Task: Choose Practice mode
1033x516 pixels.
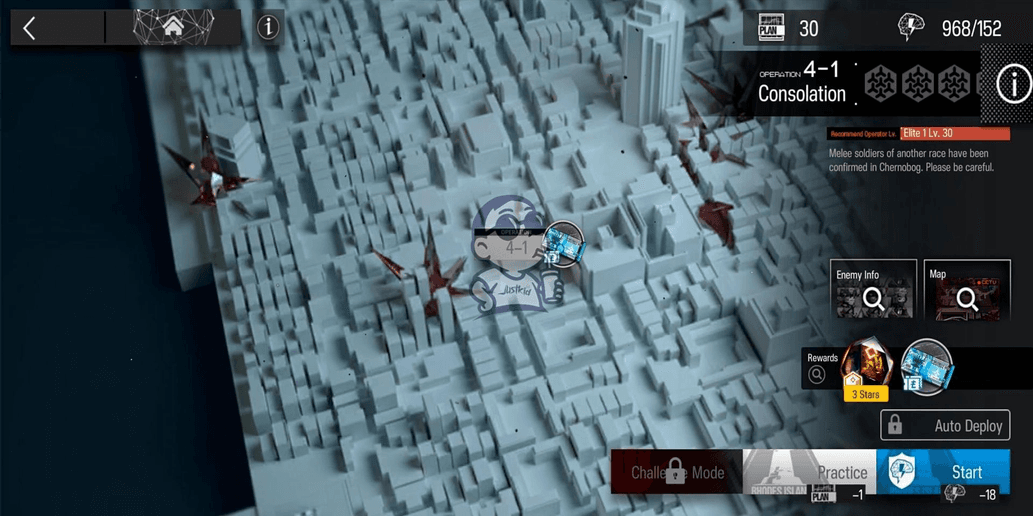Action: click(x=810, y=472)
